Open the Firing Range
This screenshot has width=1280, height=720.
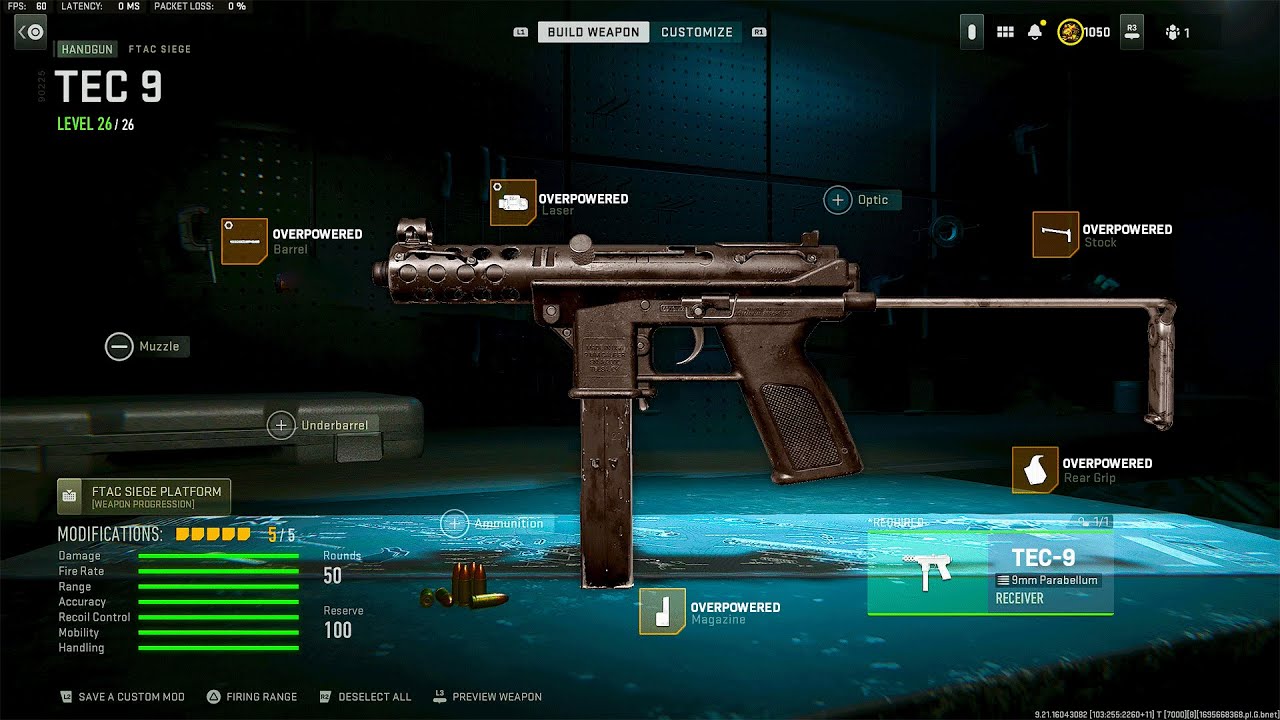252,697
